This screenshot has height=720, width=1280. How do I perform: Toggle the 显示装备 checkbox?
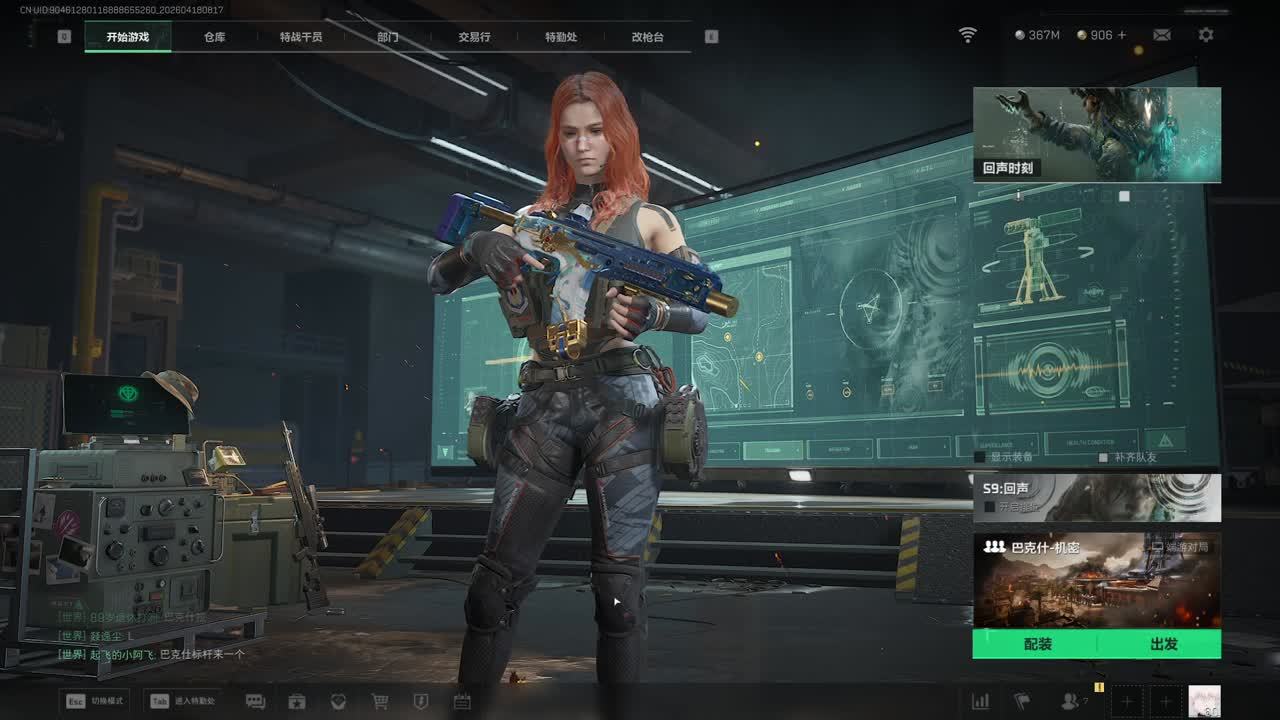[981, 457]
